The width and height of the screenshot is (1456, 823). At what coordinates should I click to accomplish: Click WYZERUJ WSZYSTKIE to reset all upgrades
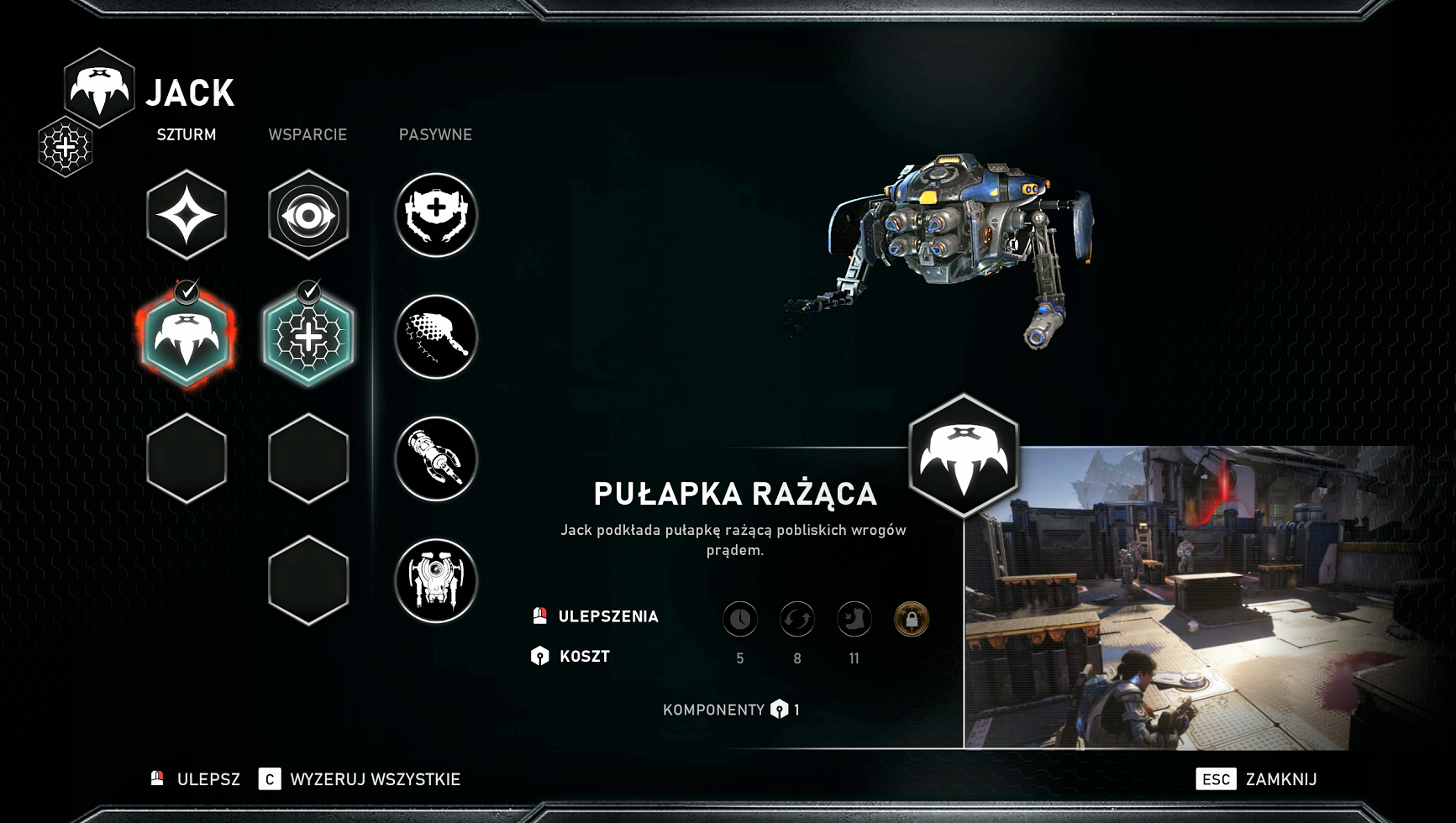coord(371,780)
